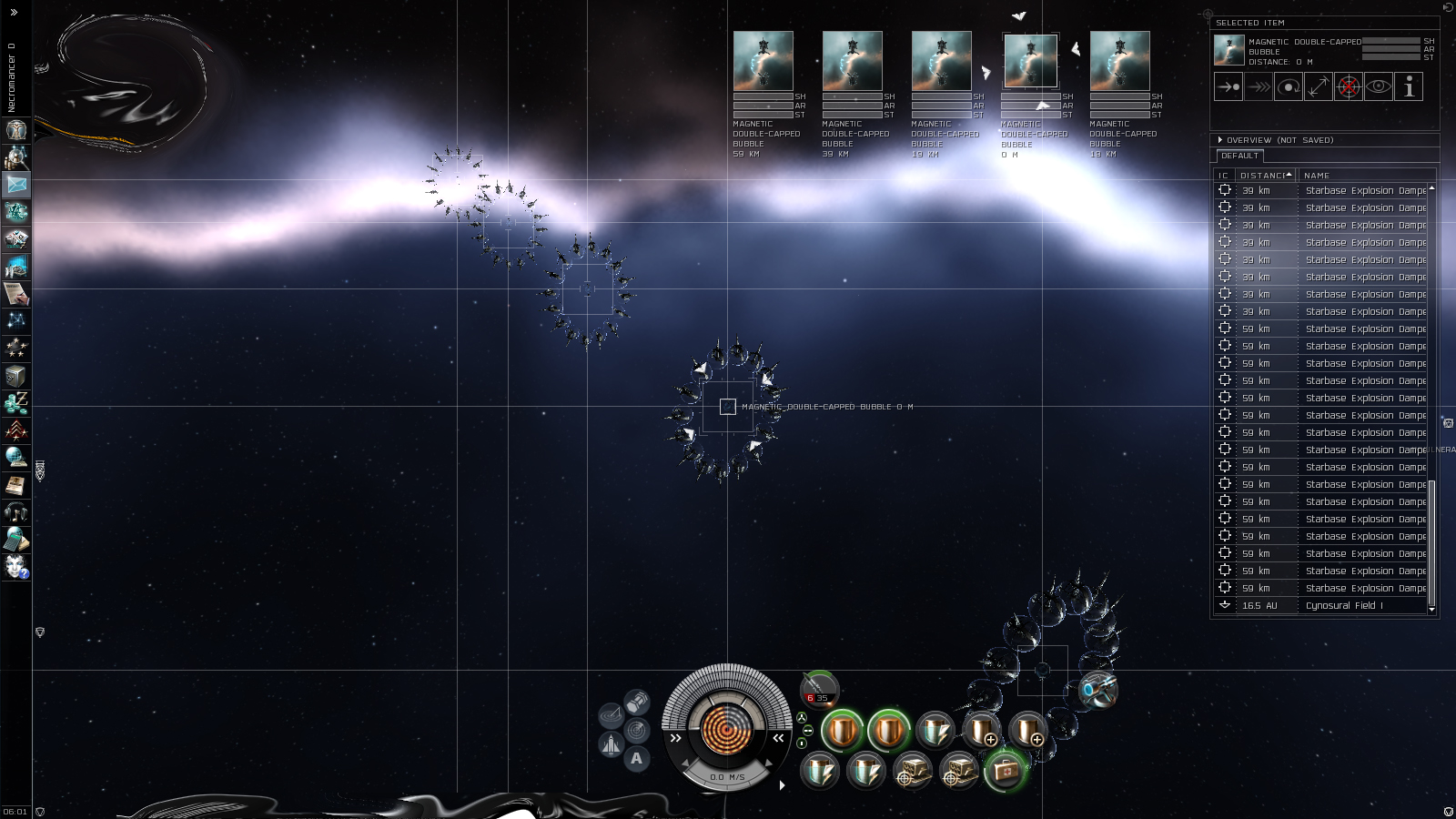1456x819 pixels.
Task: Show info for the selected item
Action: click(x=1409, y=87)
